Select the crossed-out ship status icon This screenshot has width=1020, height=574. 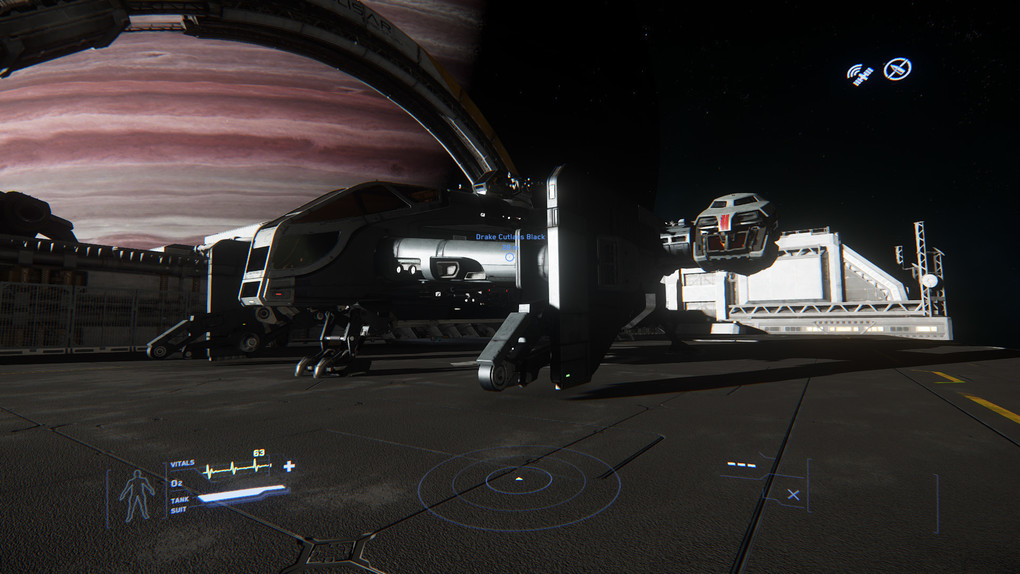click(x=897, y=69)
